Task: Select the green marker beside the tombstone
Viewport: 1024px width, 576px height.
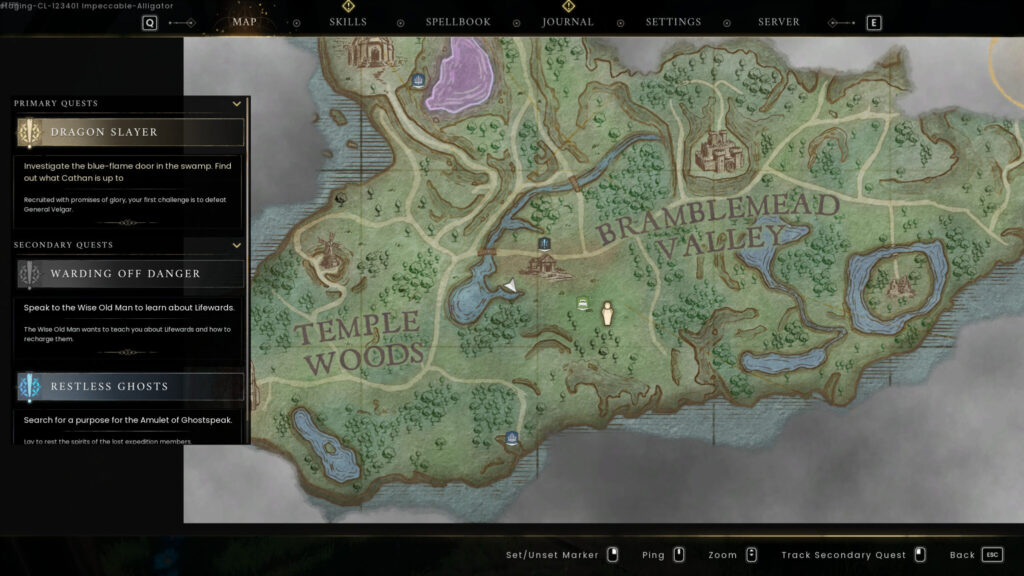Action: click(x=582, y=304)
